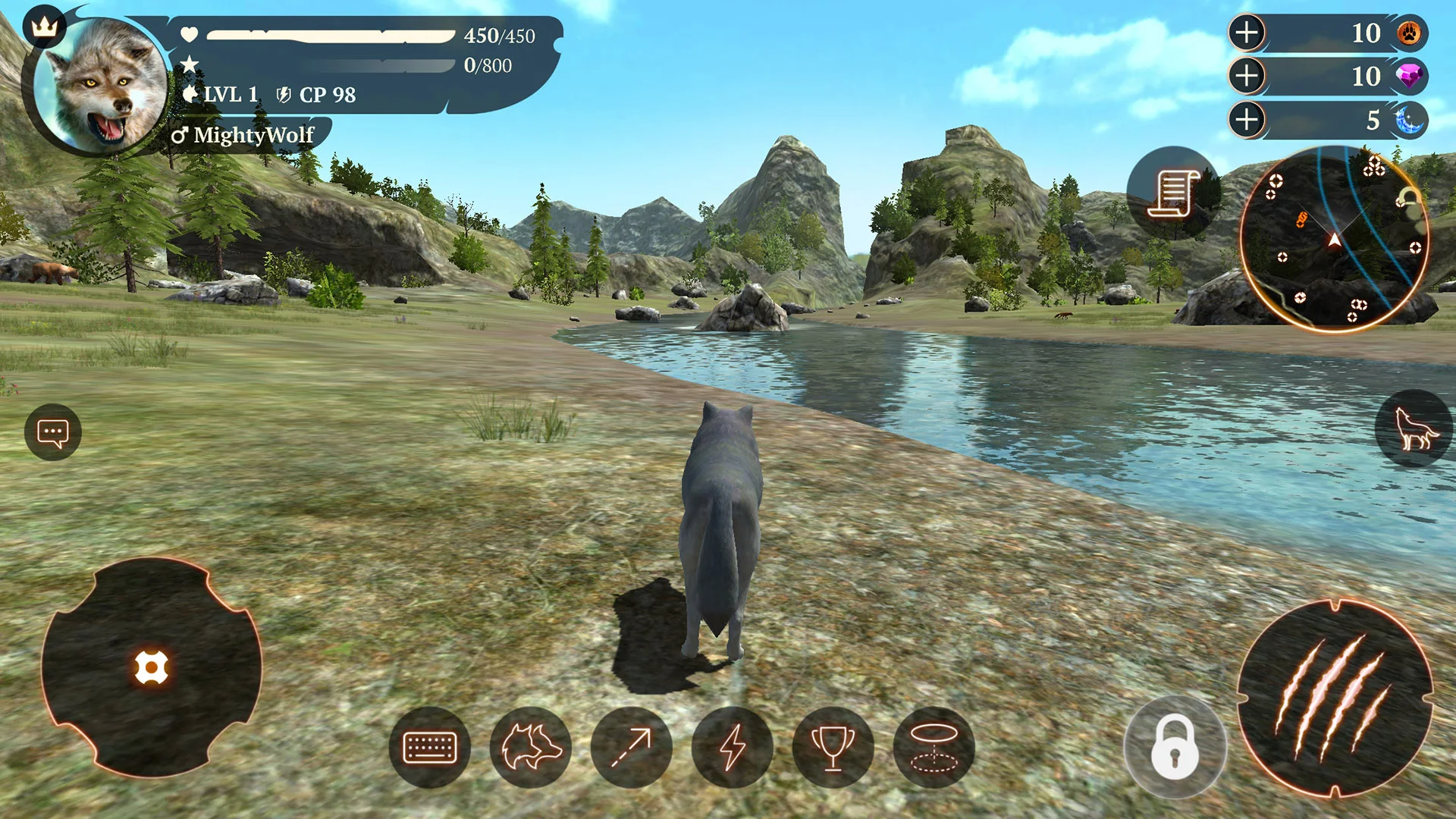Screen dimensions: 1456x819
Task: Open the trophy achievements menu
Action: pyautogui.click(x=833, y=747)
